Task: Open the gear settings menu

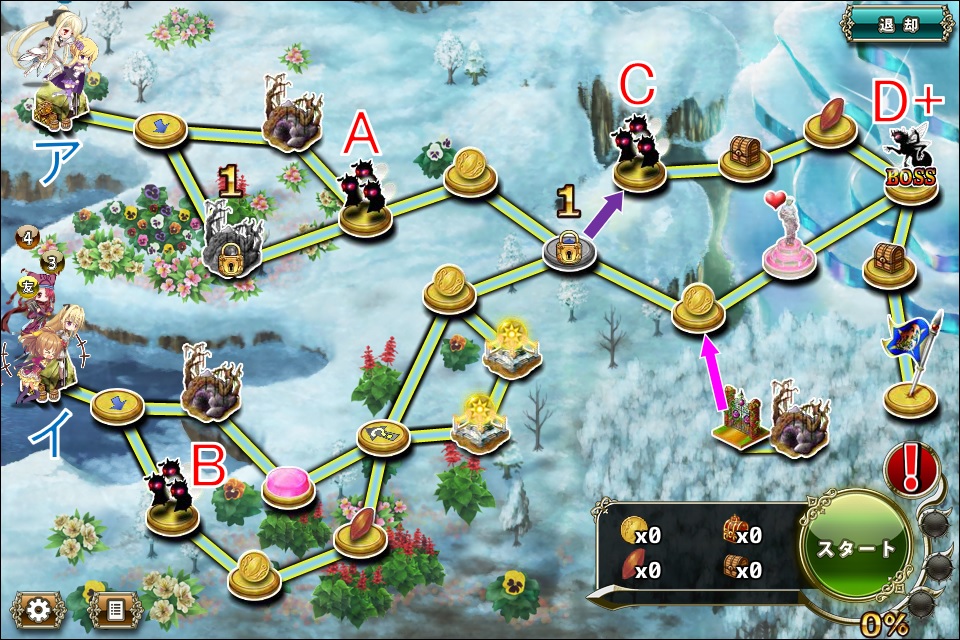Action: pos(38,608)
